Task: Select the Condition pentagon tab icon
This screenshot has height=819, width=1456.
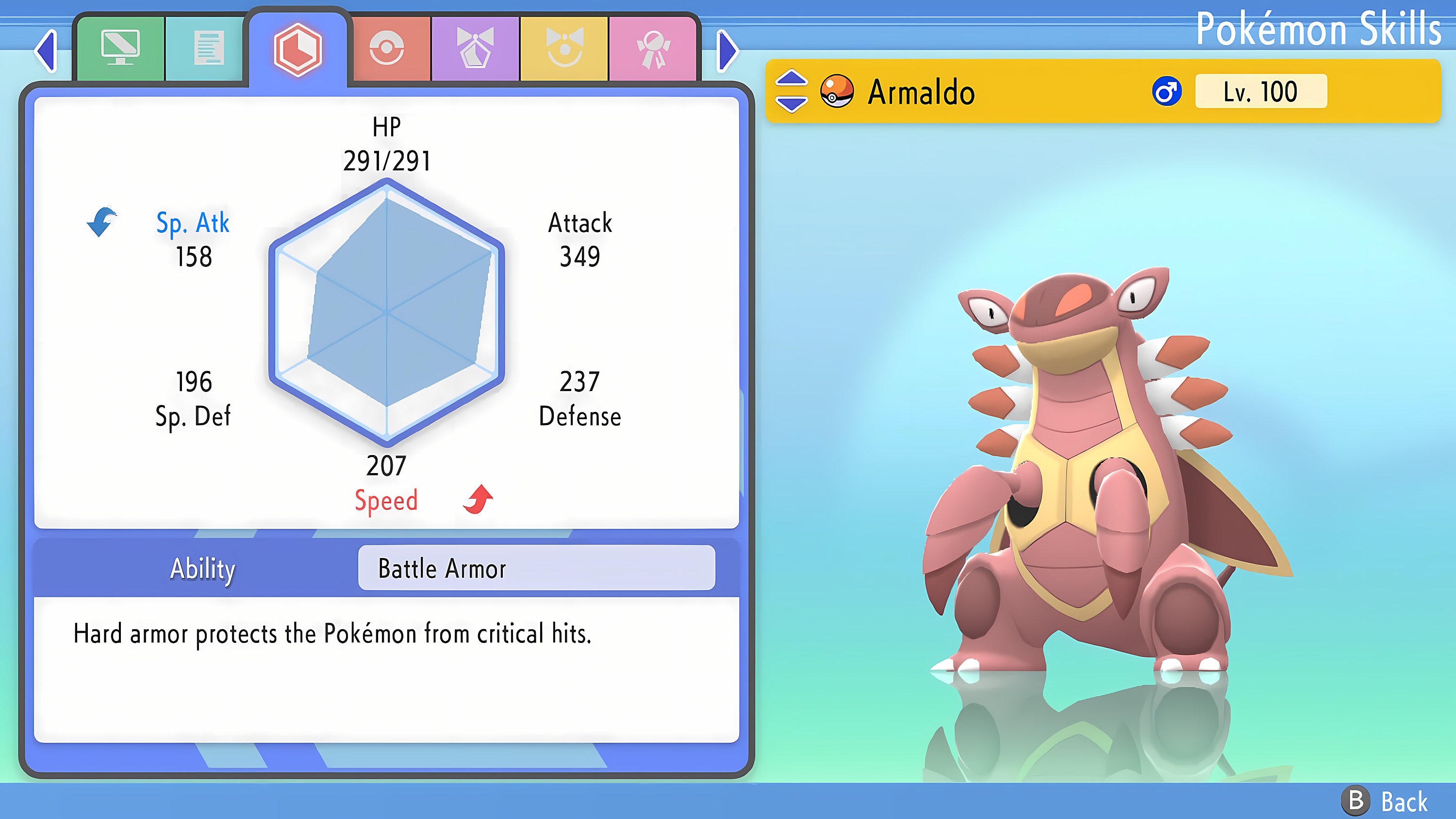Action: [x=475, y=48]
